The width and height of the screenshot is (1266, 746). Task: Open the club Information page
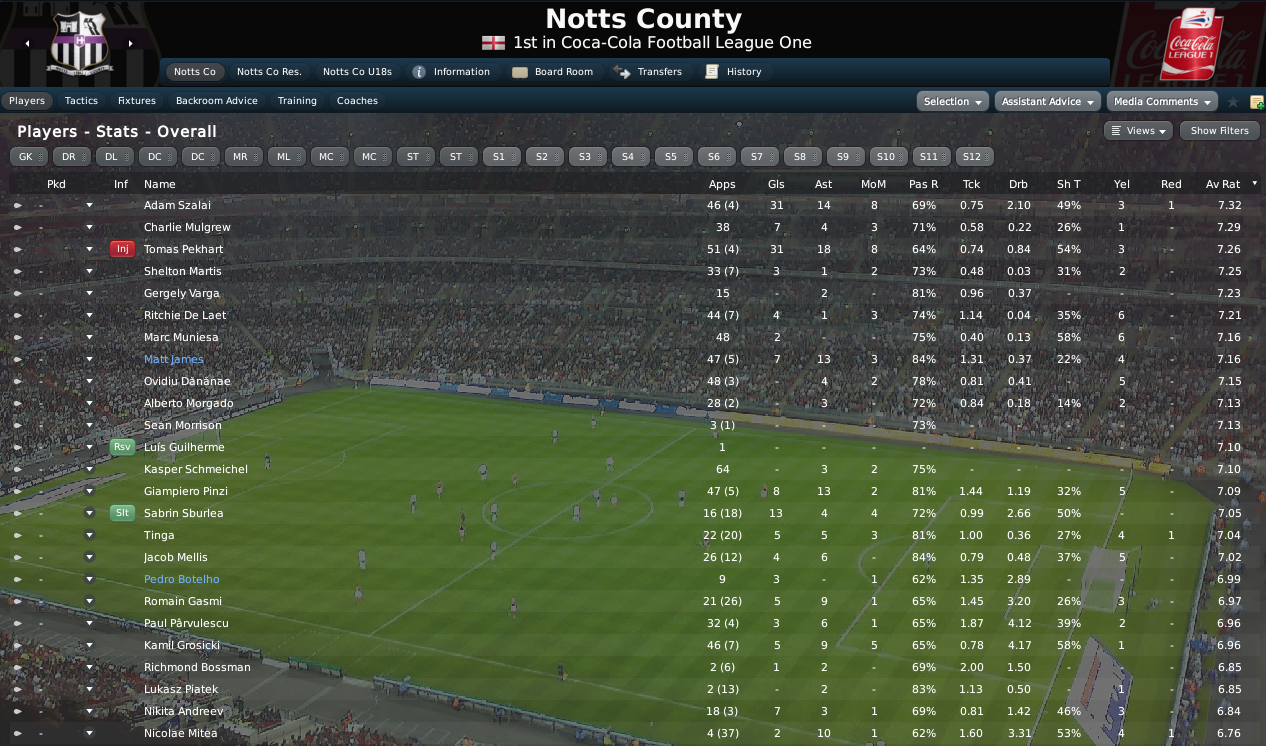[451, 72]
